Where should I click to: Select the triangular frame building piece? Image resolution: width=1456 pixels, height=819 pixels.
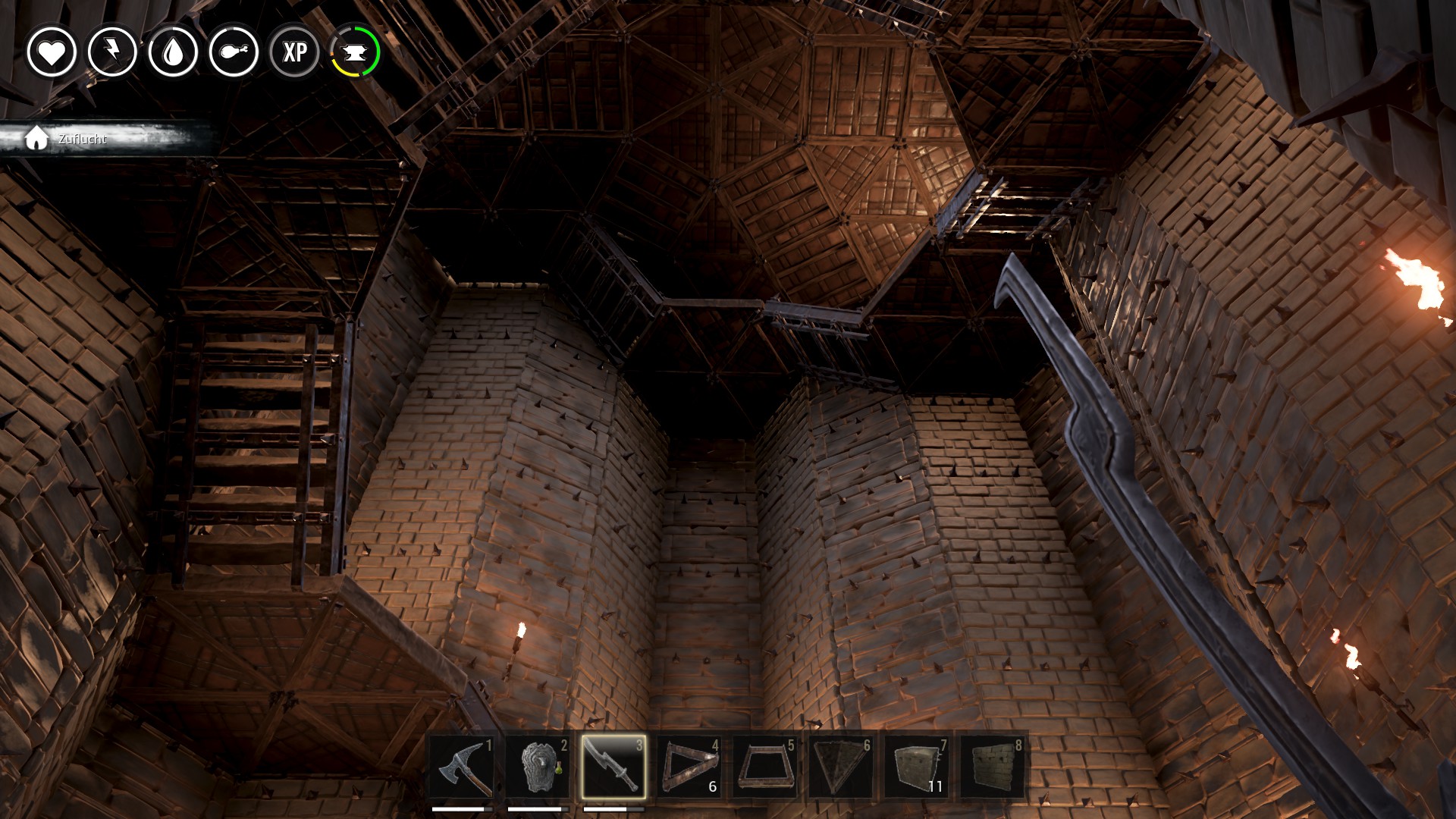(689, 766)
